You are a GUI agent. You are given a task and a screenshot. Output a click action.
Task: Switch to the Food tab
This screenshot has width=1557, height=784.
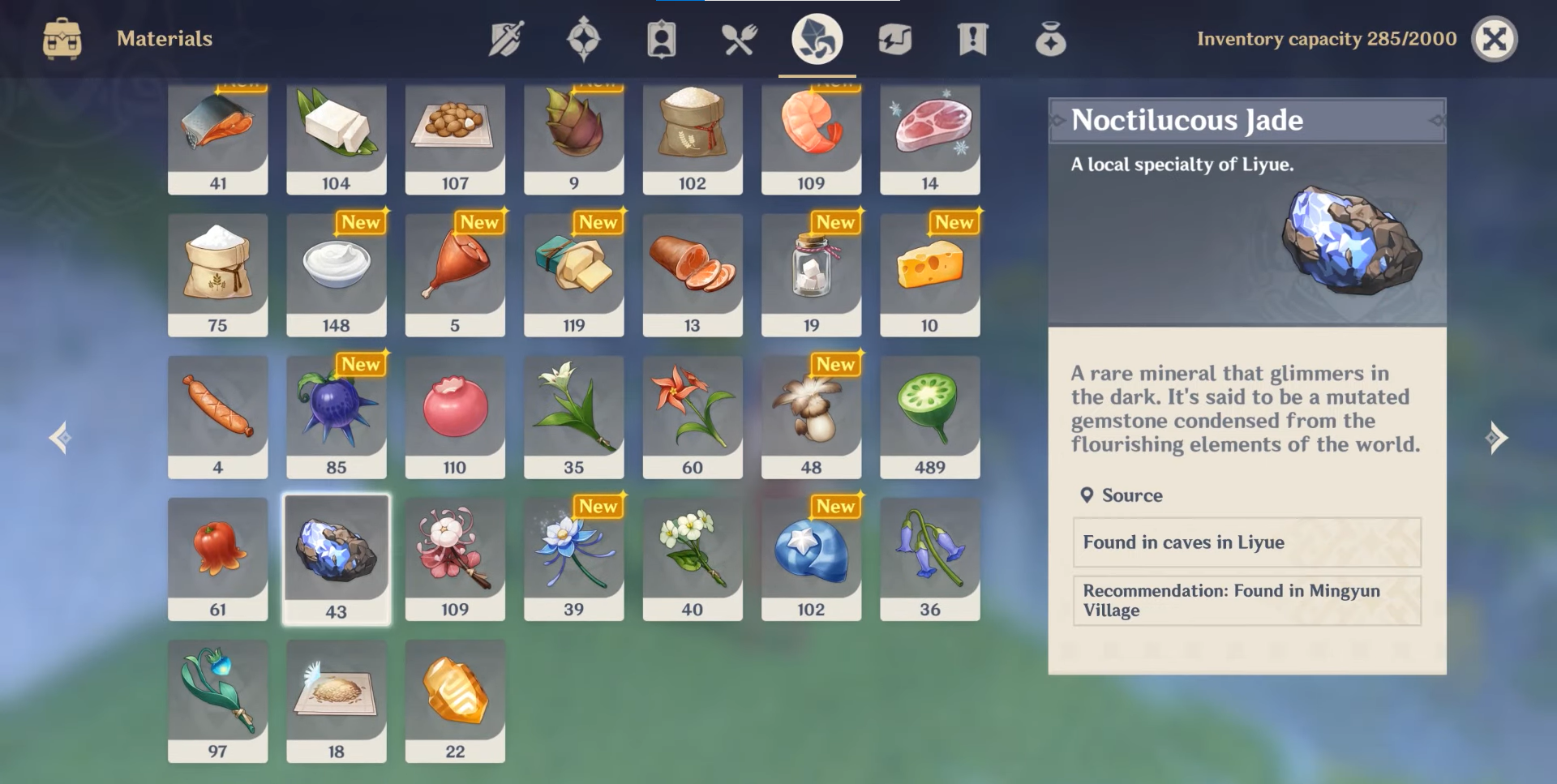[x=740, y=39]
